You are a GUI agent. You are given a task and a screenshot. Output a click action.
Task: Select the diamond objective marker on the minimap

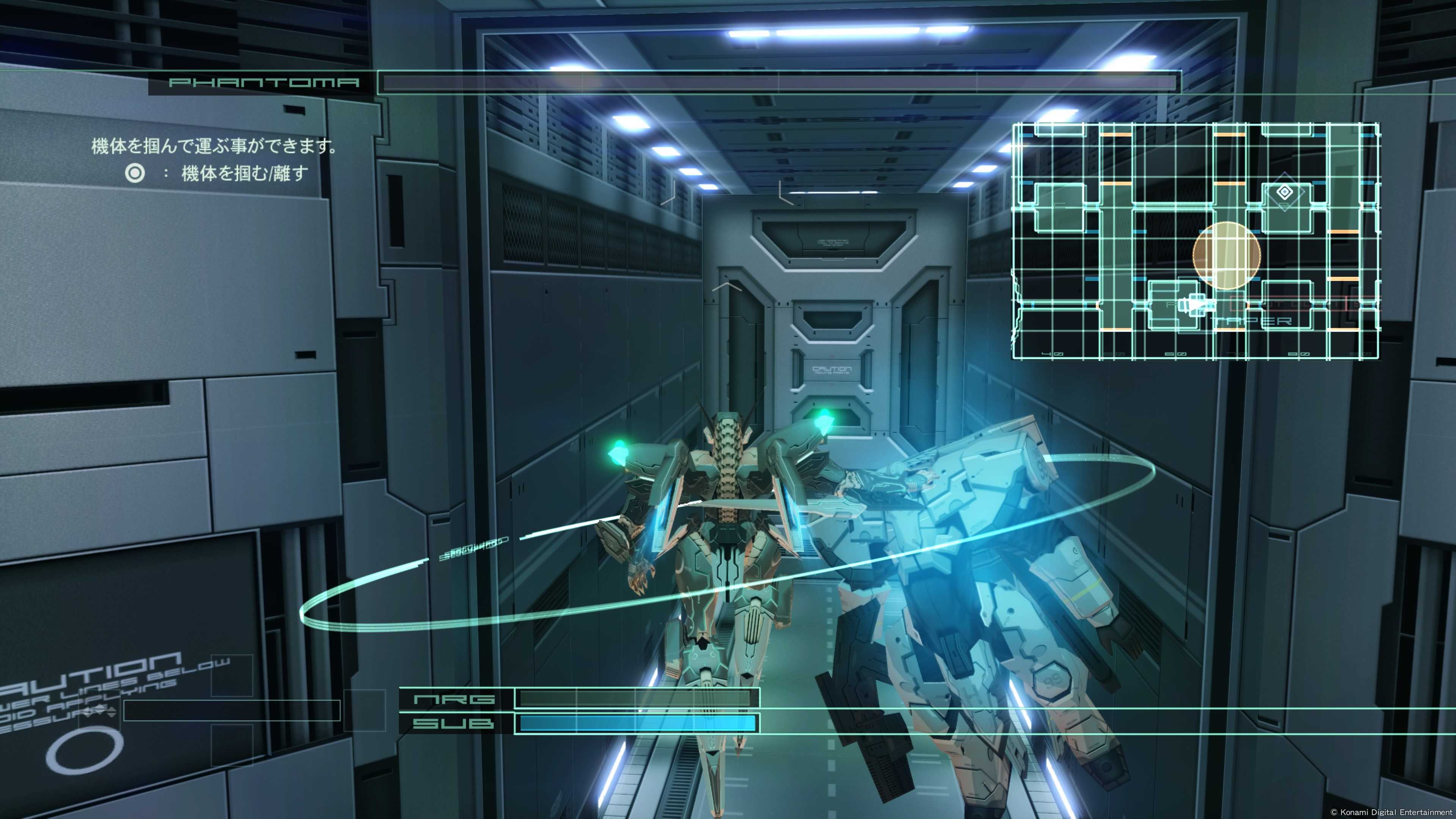[1284, 193]
